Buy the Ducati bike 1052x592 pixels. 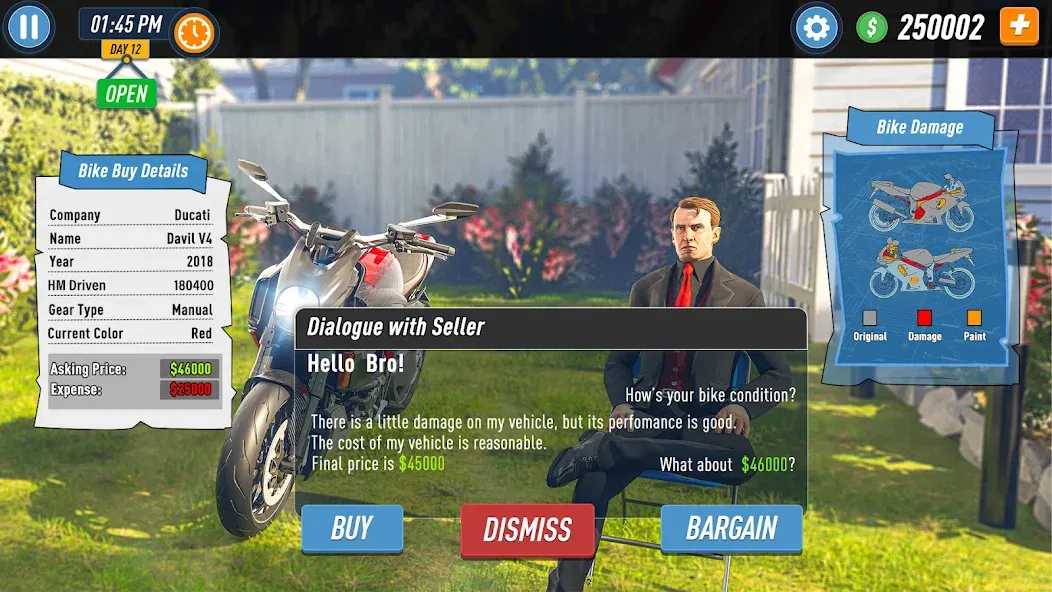(x=352, y=528)
